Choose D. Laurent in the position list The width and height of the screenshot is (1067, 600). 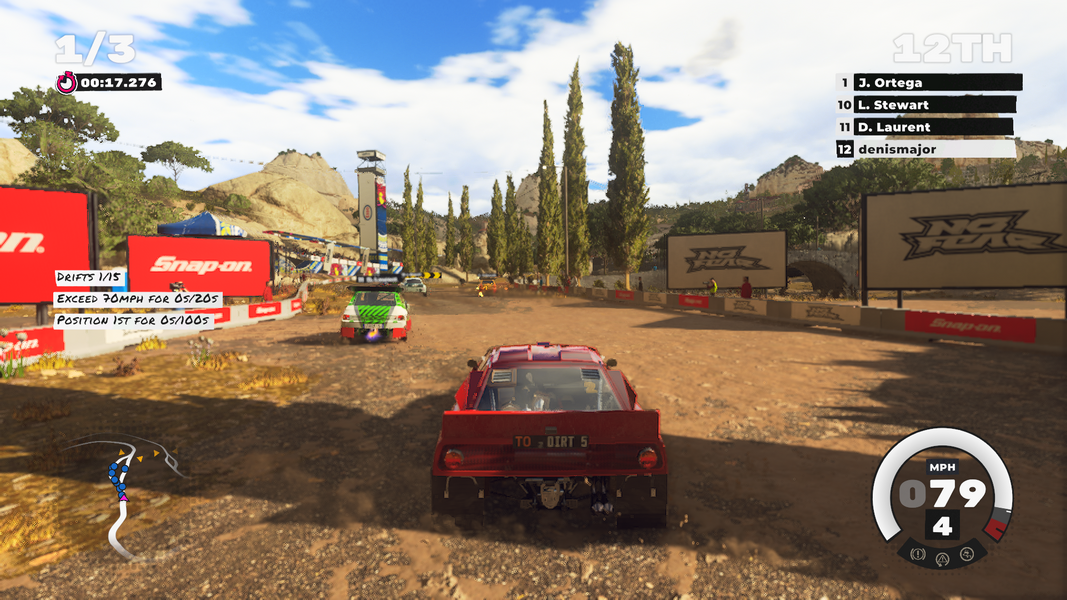point(925,127)
